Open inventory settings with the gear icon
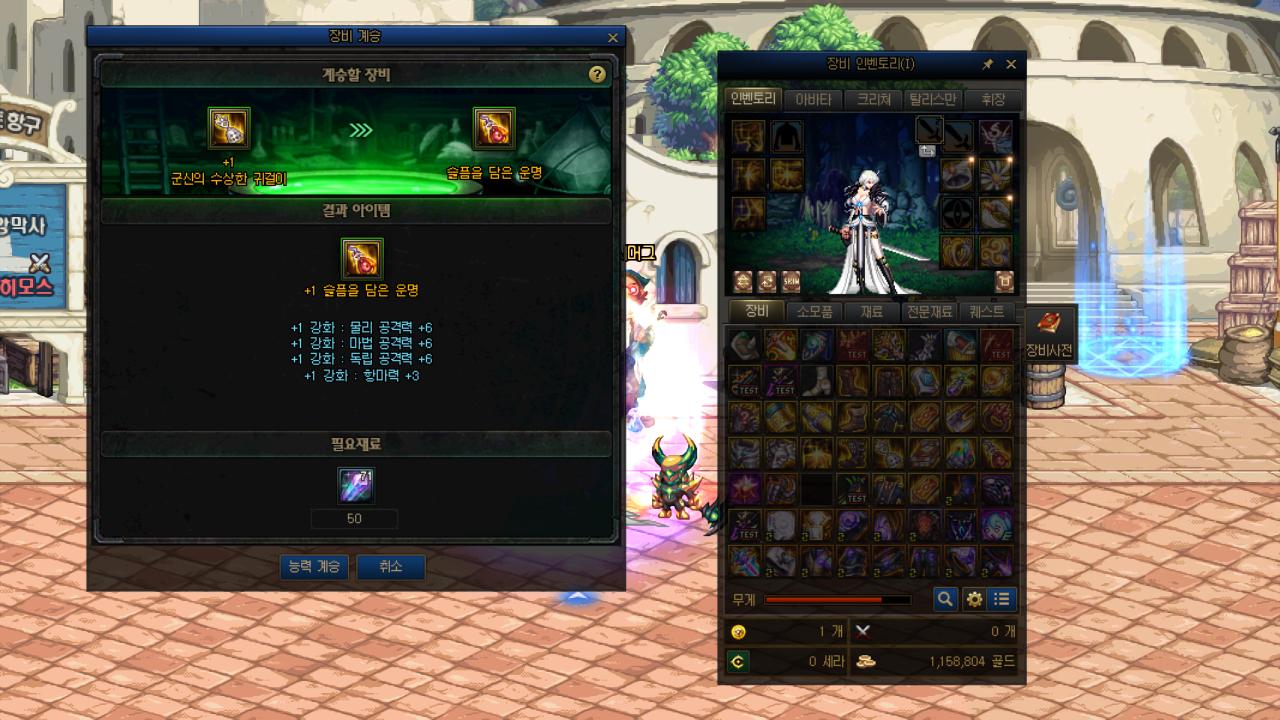 974,600
